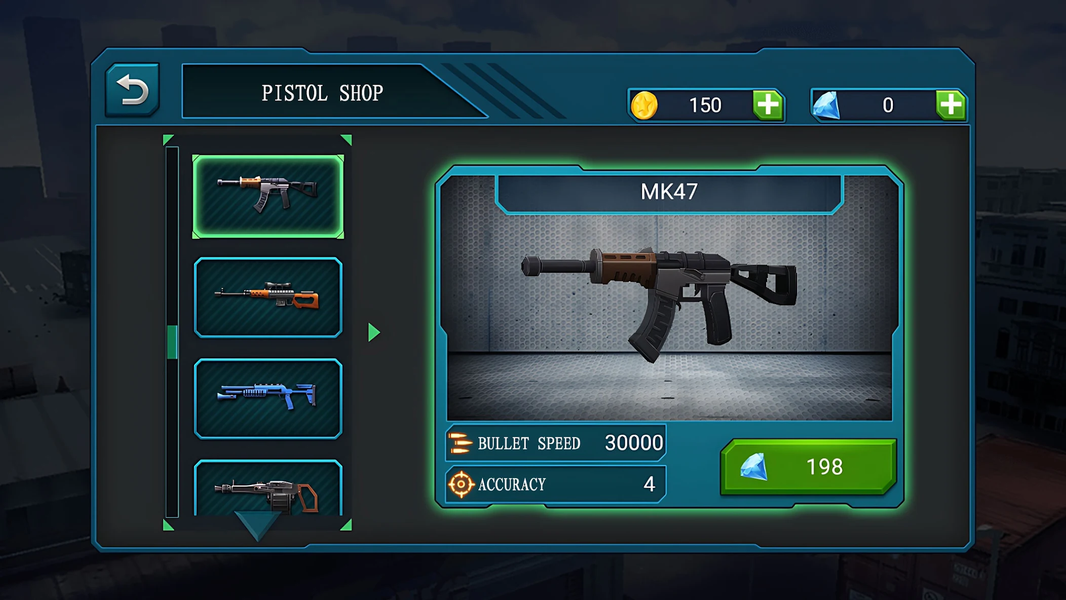Choose the orange scoped sniper rifle thumbnail

click(x=267, y=297)
